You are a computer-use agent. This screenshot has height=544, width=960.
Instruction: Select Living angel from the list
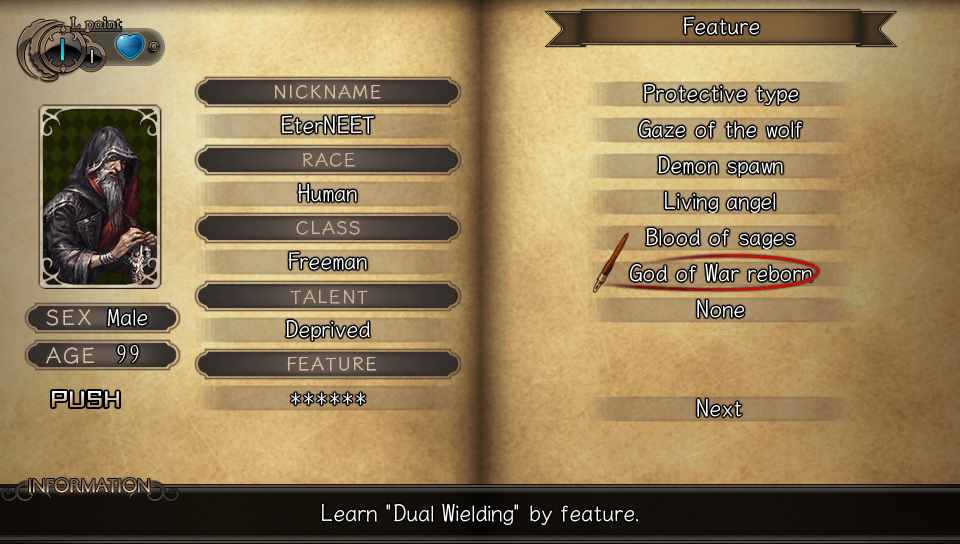click(720, 202)
